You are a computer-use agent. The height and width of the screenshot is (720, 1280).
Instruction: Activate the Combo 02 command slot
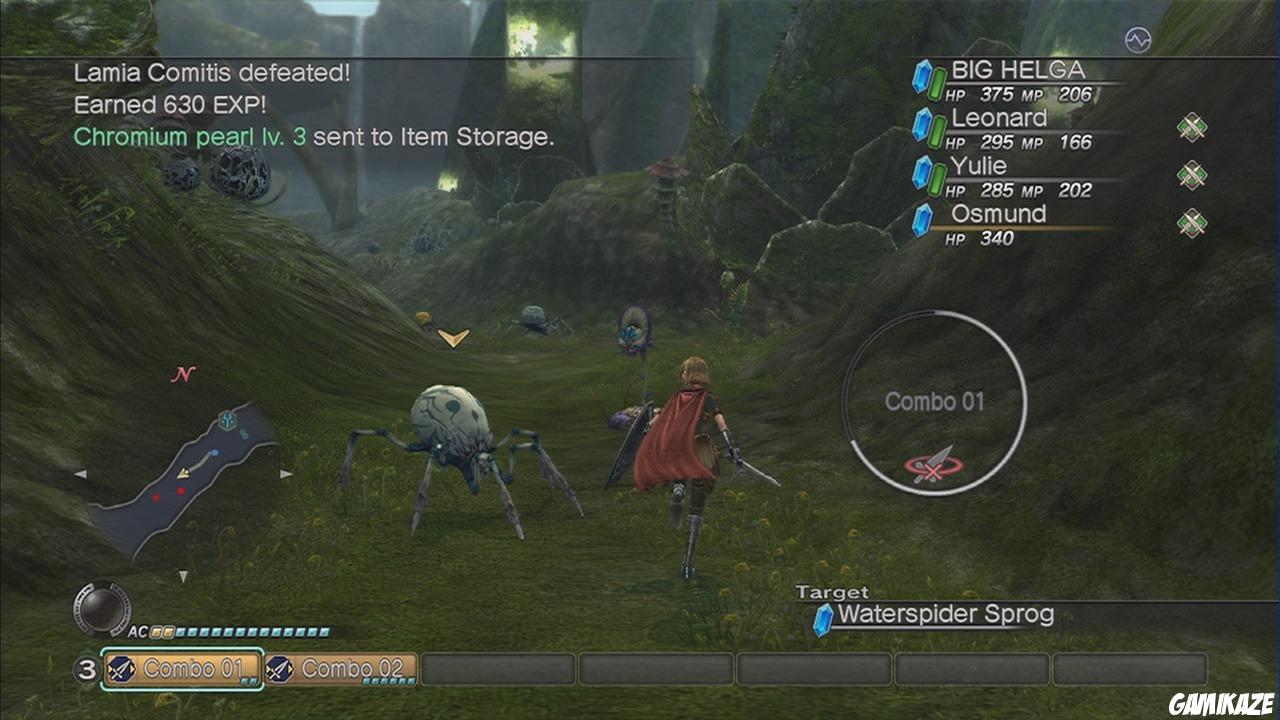click(341, 669)
